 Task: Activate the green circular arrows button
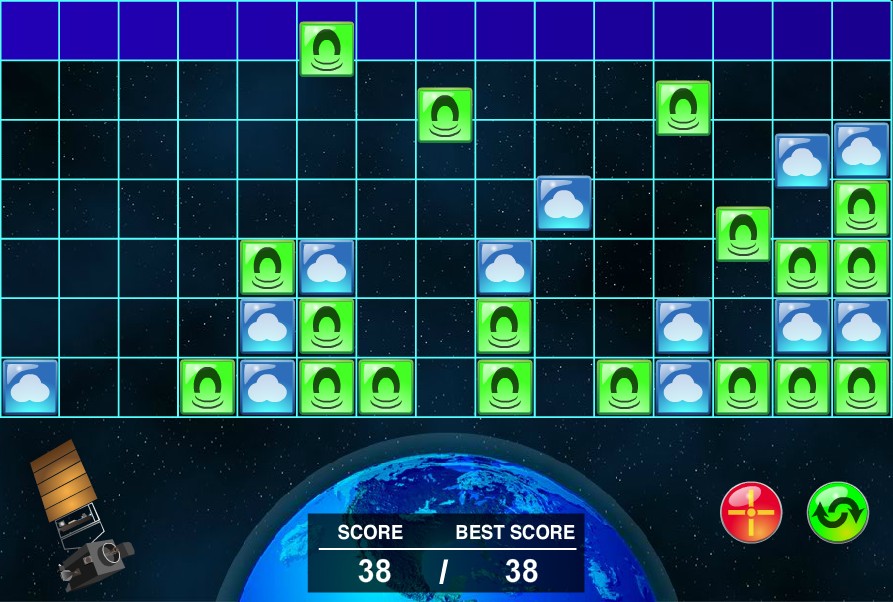coord(837,512)
